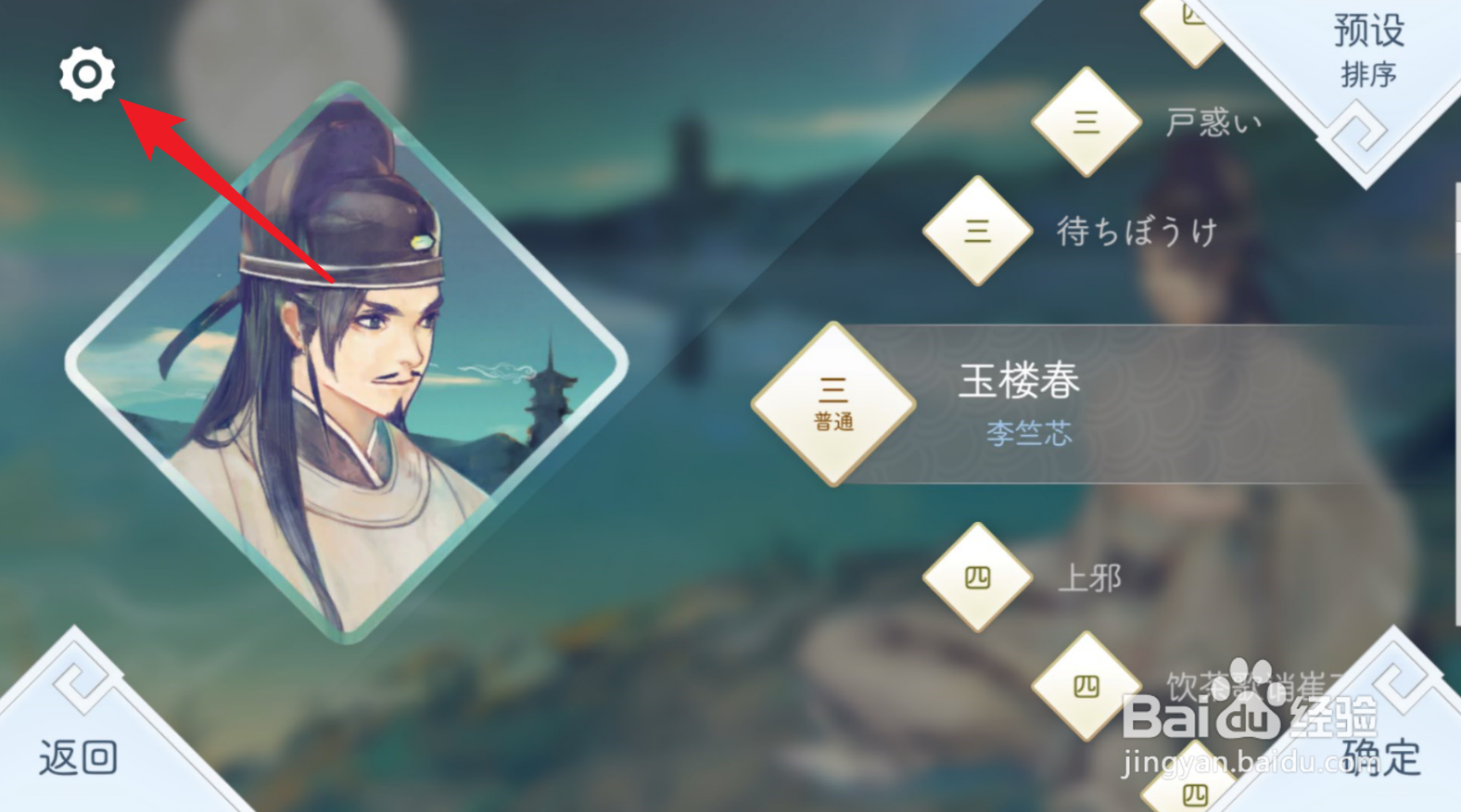Viewport: 1461px width, 812px height.
Task: Select the 四 diamond beside 饮茶歌诮崔石
Action: 1086,683
